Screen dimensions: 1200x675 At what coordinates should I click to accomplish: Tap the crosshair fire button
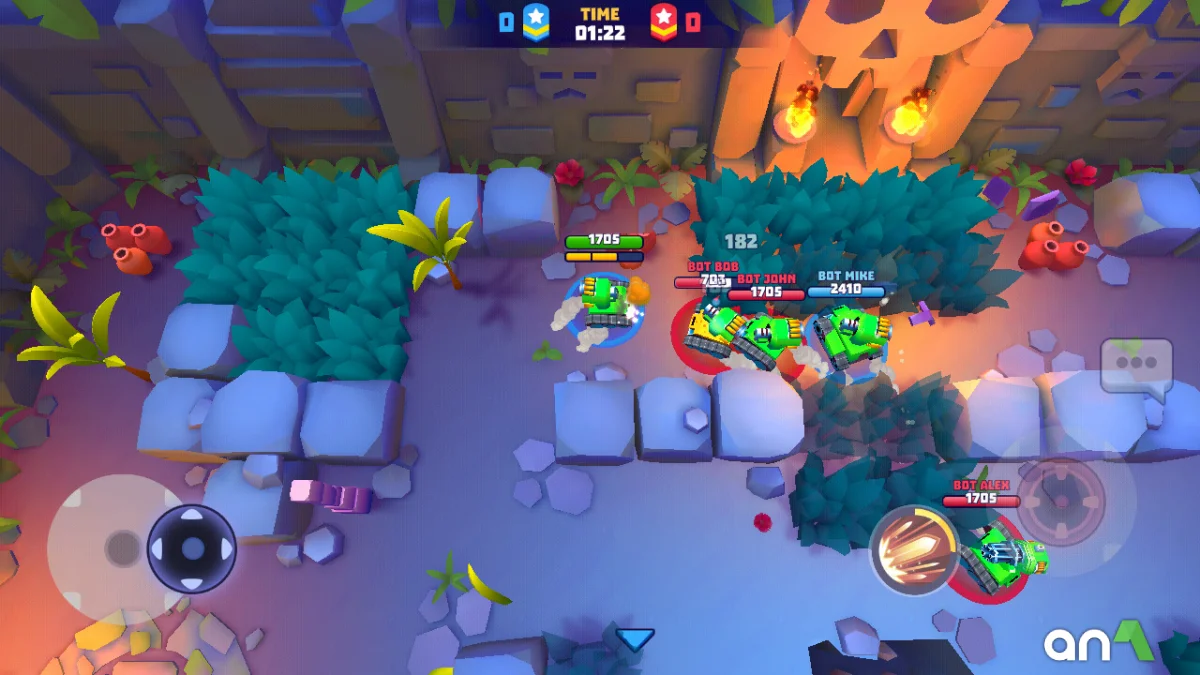click(x=1060, y=501)
